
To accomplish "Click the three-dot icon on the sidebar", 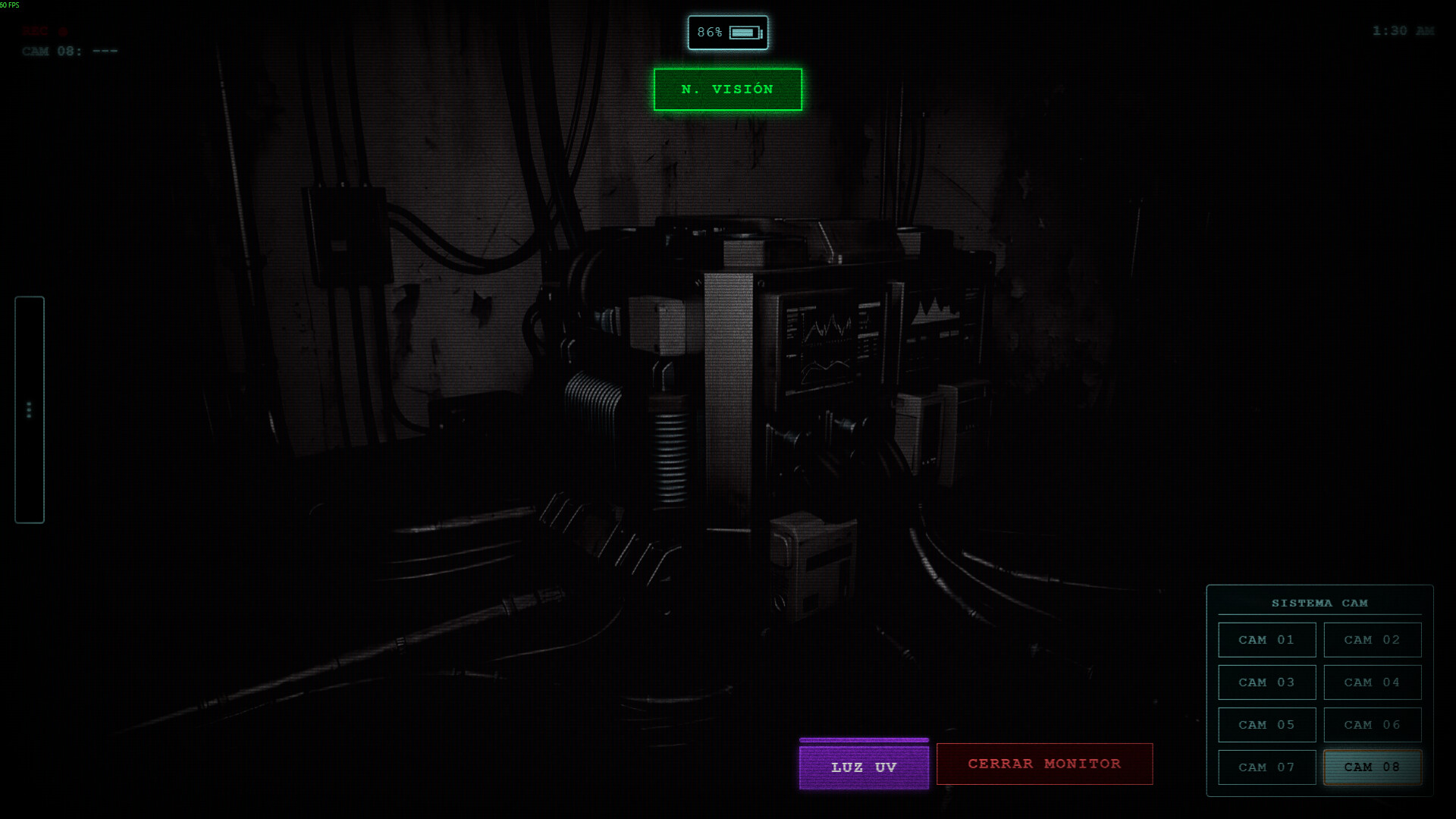I will pos(30,409).
